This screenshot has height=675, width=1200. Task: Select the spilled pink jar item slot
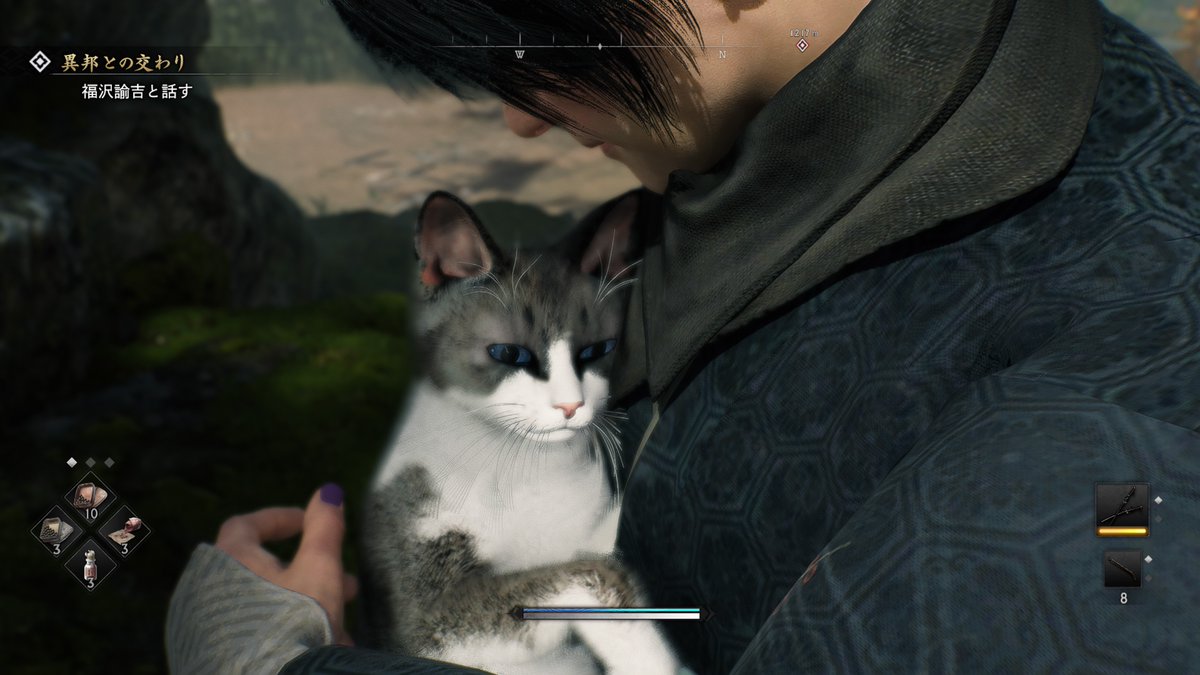click(x=124, y=527)
